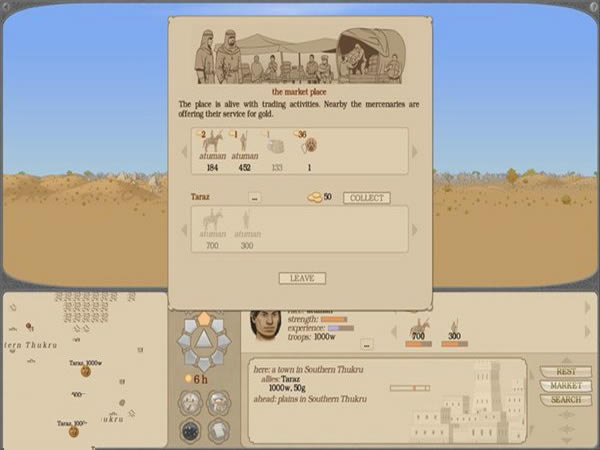Hire the atuman foot soldiers costing 1 gold

pyautogui.click(x=244, y=146)
